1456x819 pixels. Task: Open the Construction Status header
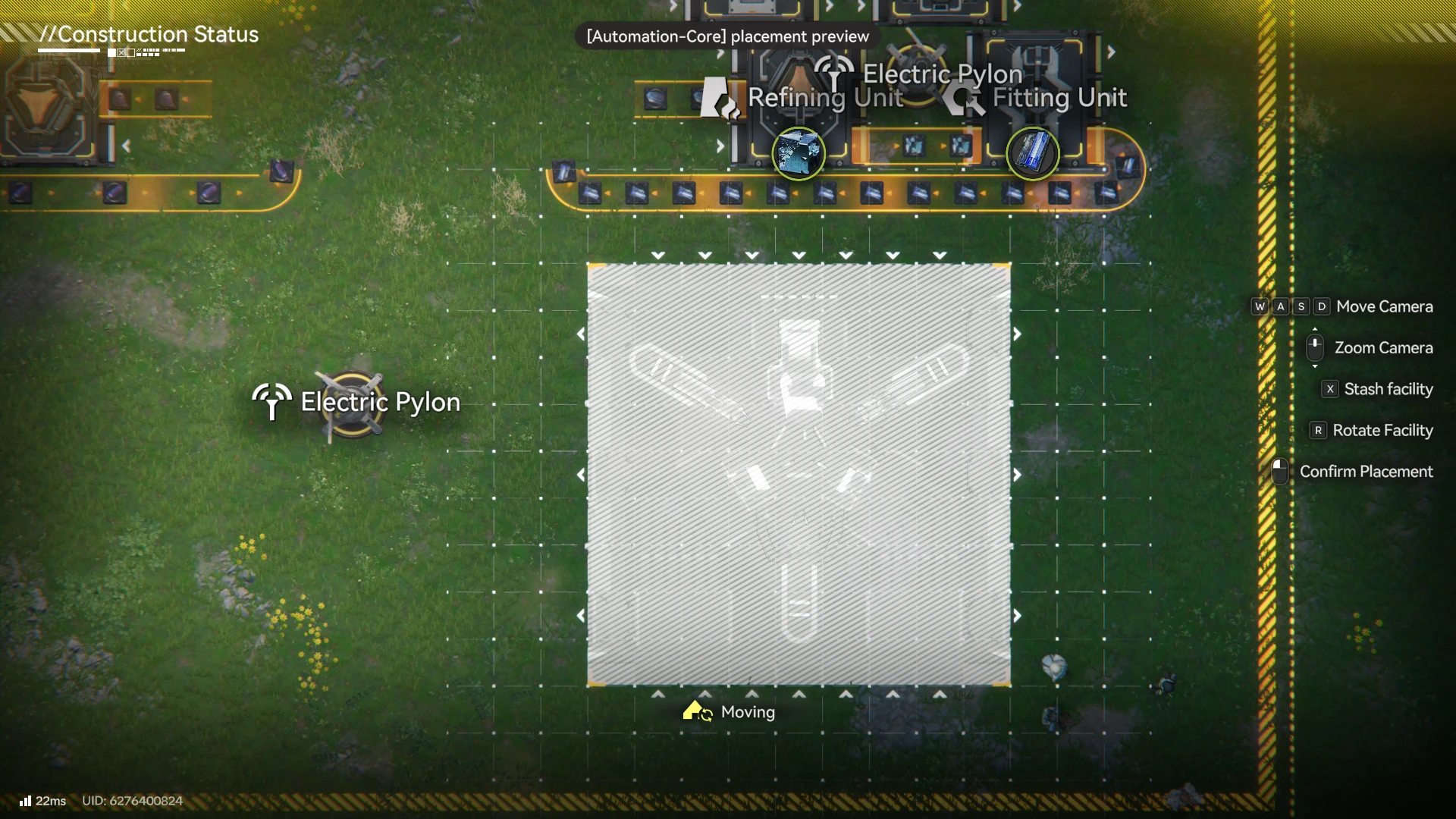pyautogui.click(x=149, y=34)
